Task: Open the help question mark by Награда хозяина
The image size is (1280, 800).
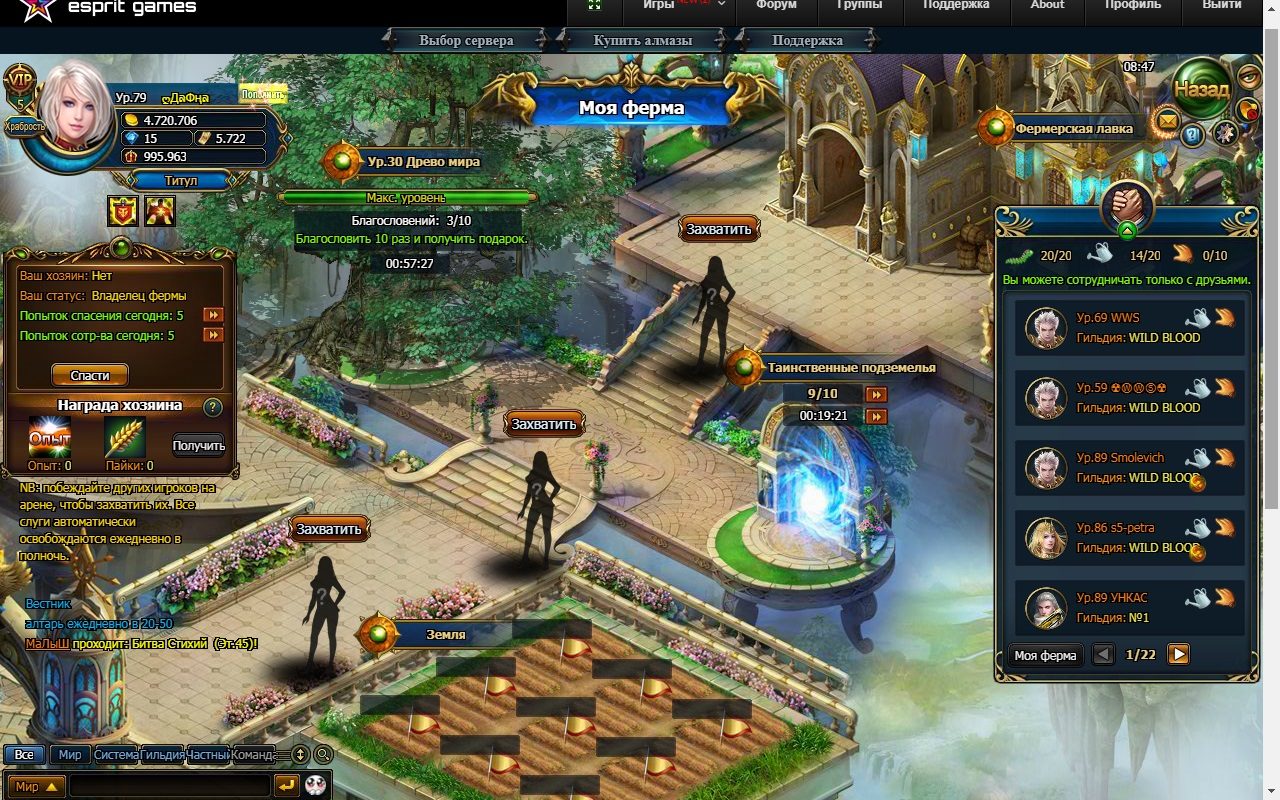Action: point(212,407)
